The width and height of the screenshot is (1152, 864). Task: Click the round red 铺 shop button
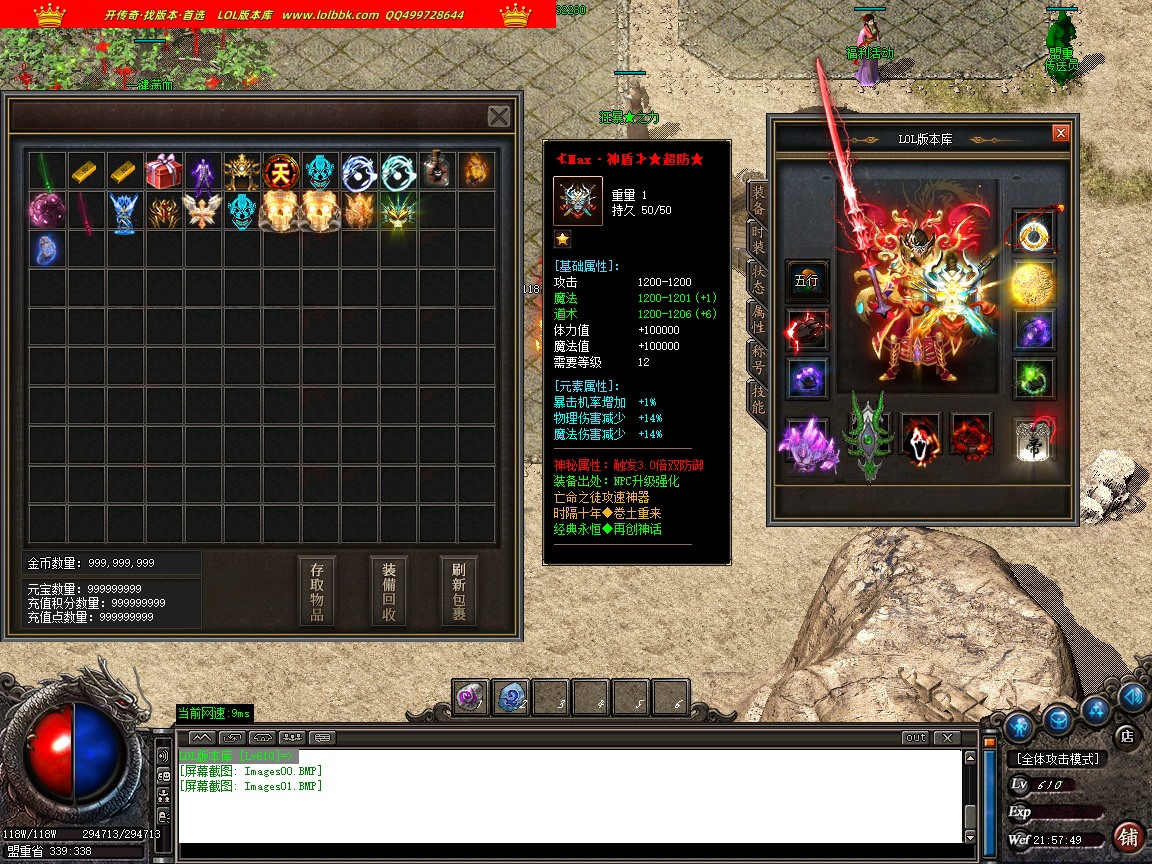click(1128, 836)
